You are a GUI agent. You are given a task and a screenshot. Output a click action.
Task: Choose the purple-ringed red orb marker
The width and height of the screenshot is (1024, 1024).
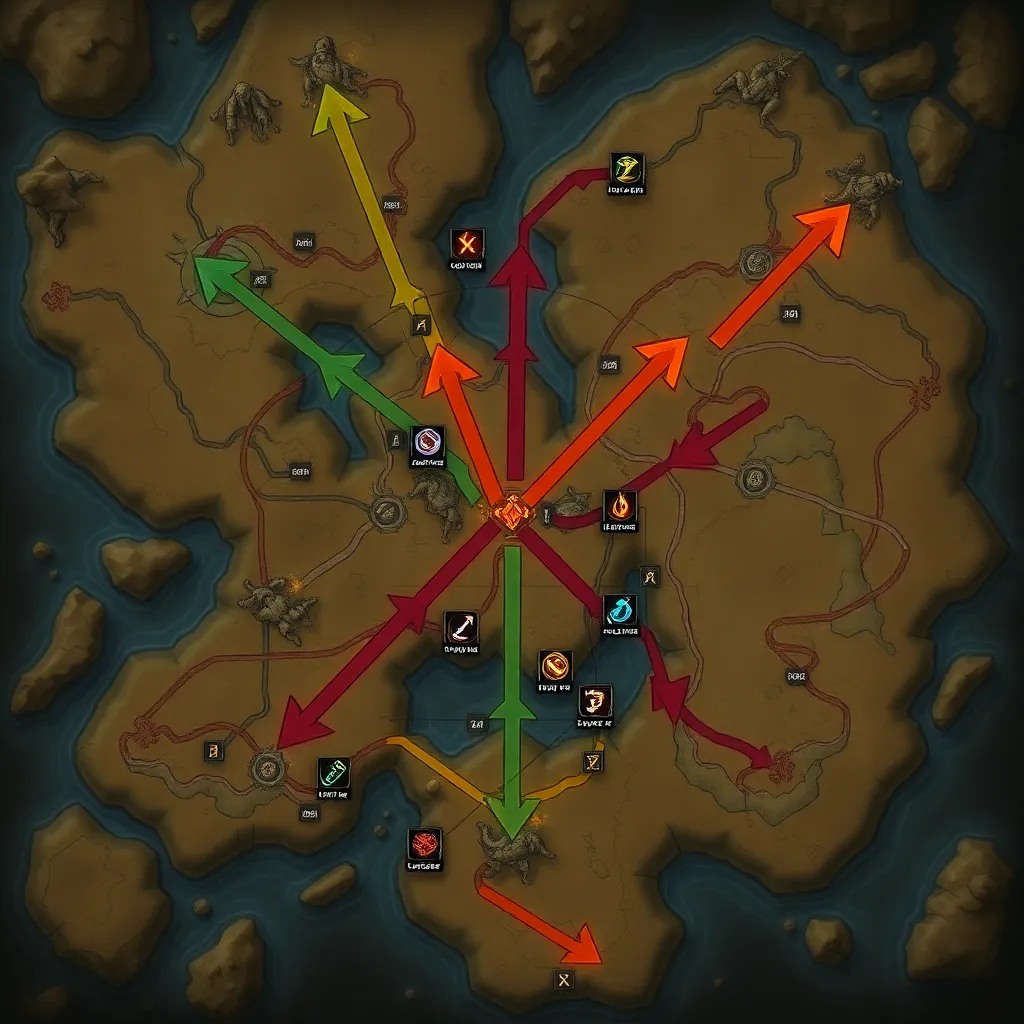[428, 442]
